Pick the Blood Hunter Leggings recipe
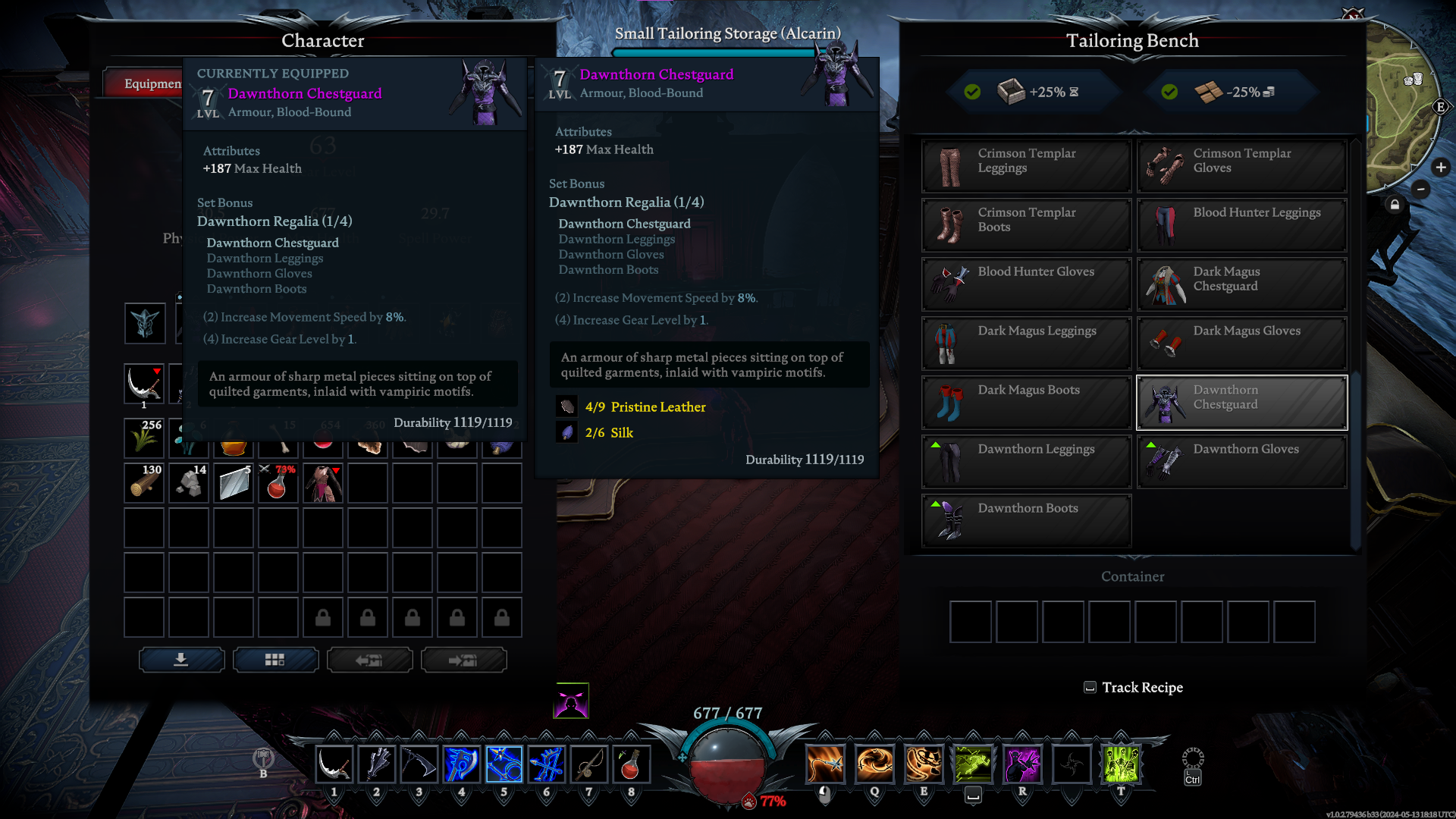Image resolution: width=1456 pixels, height=819 pixels. coord(1241,224)
